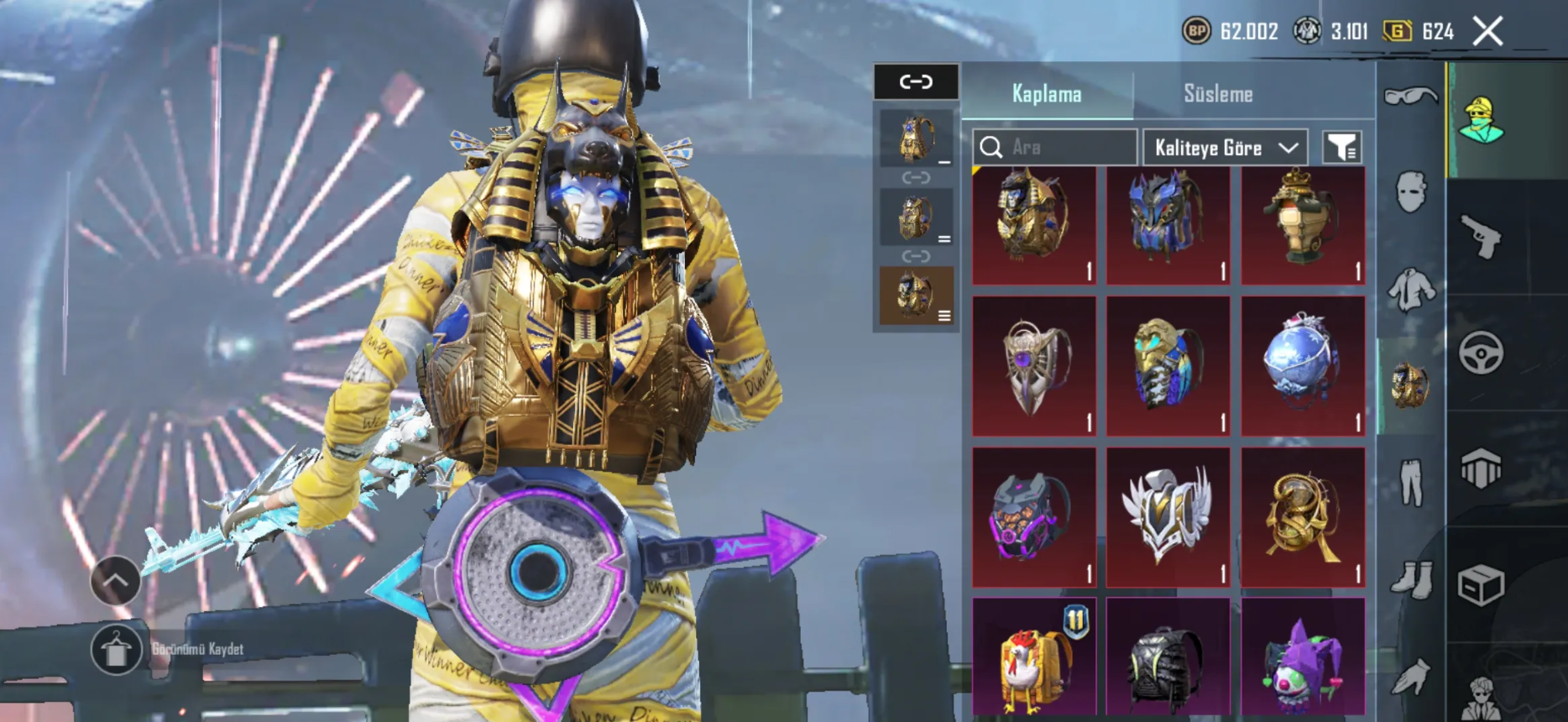The width and height of the screenshot is (1568, 722).
Task: Open the Kaliteye Göre sort dropdown
Action: (1225, 148)
